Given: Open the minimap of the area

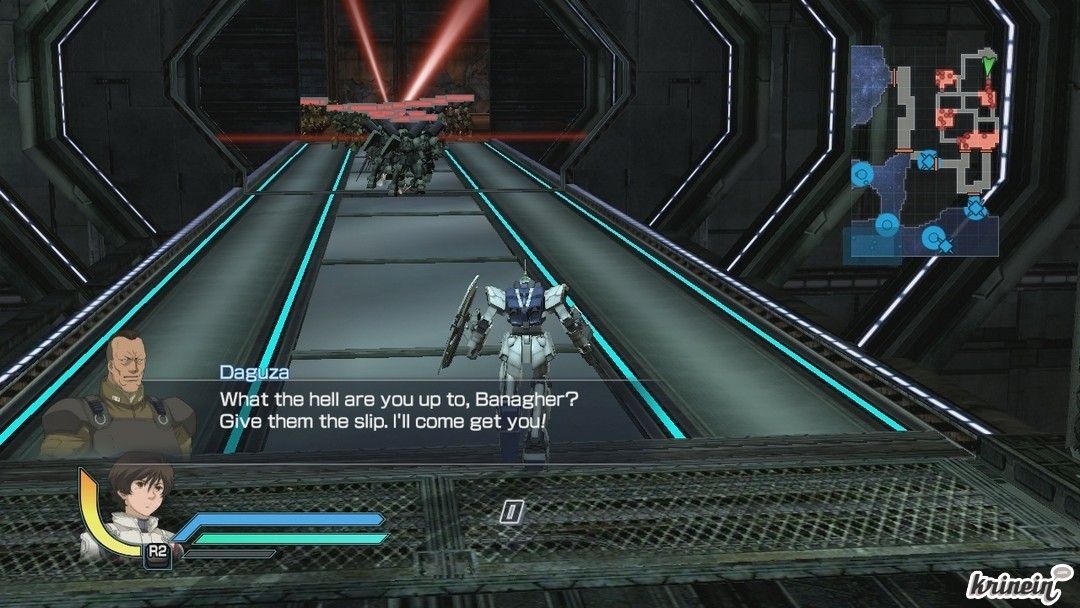Looking at the screenshot, I should pos(924,150).
